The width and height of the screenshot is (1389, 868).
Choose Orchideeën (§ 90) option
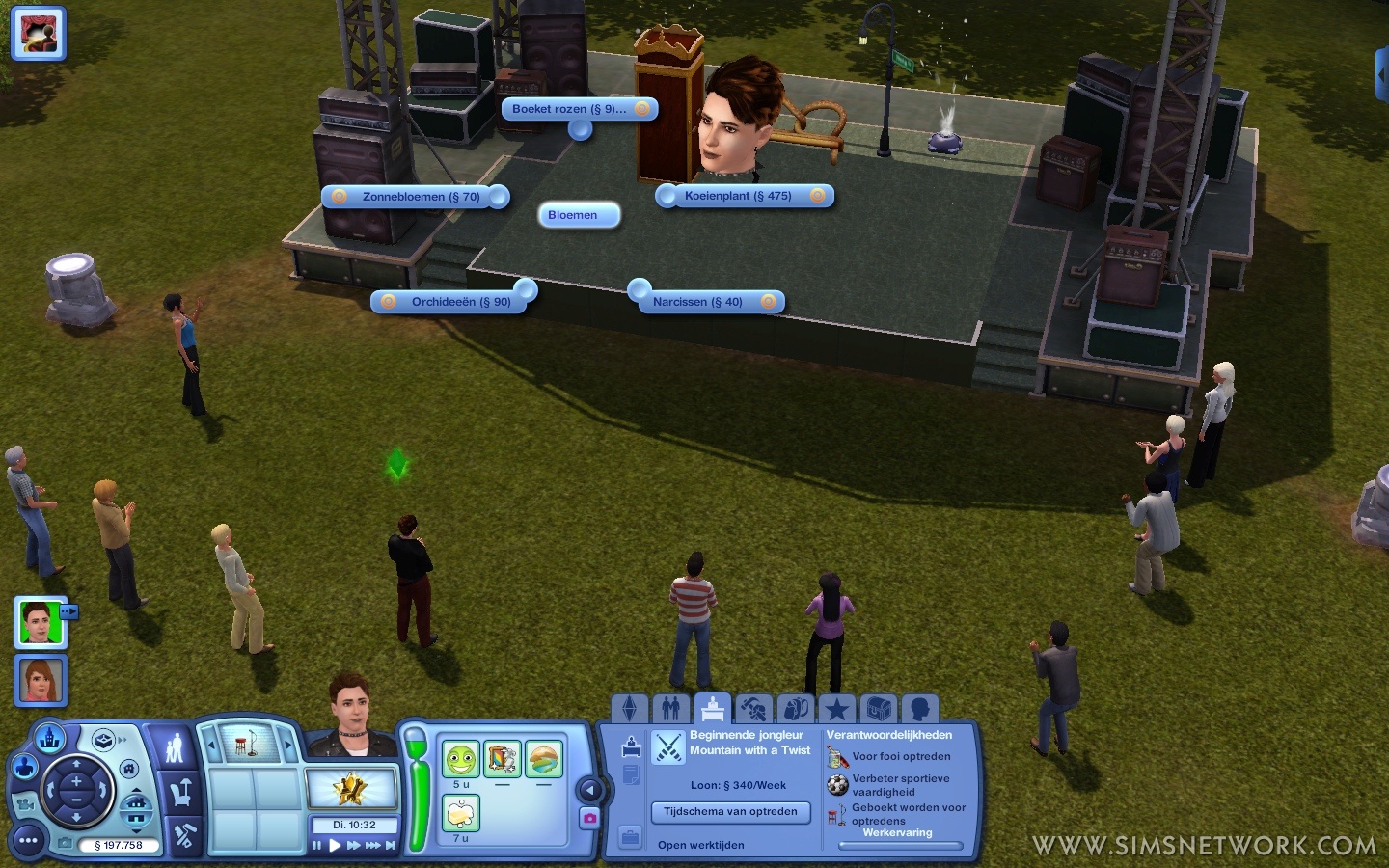click(x=460, y=302)
